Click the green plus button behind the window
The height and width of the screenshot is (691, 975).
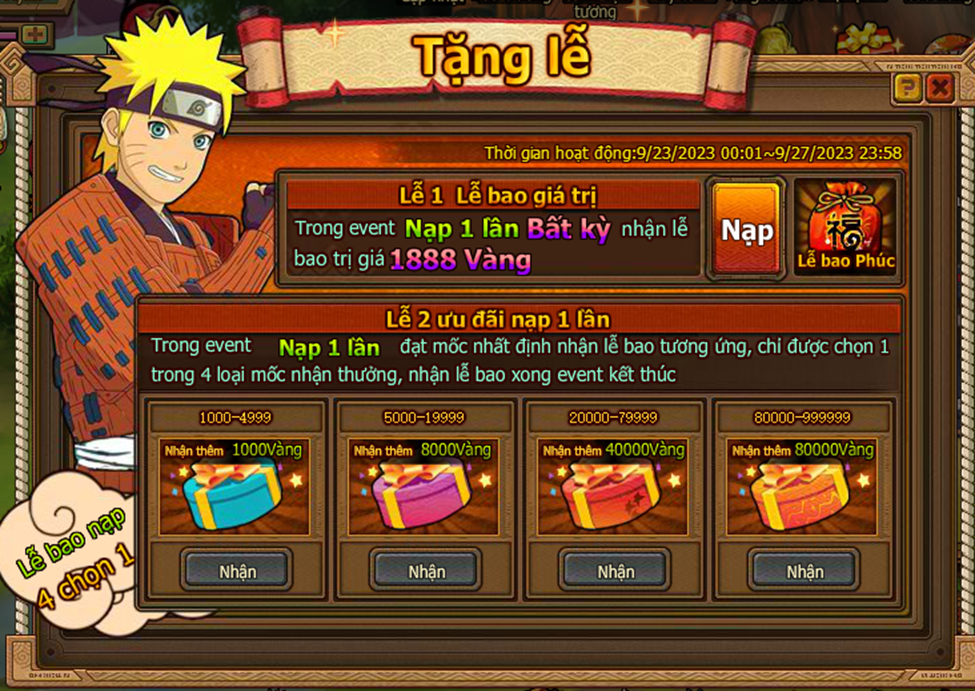[35, 35]
